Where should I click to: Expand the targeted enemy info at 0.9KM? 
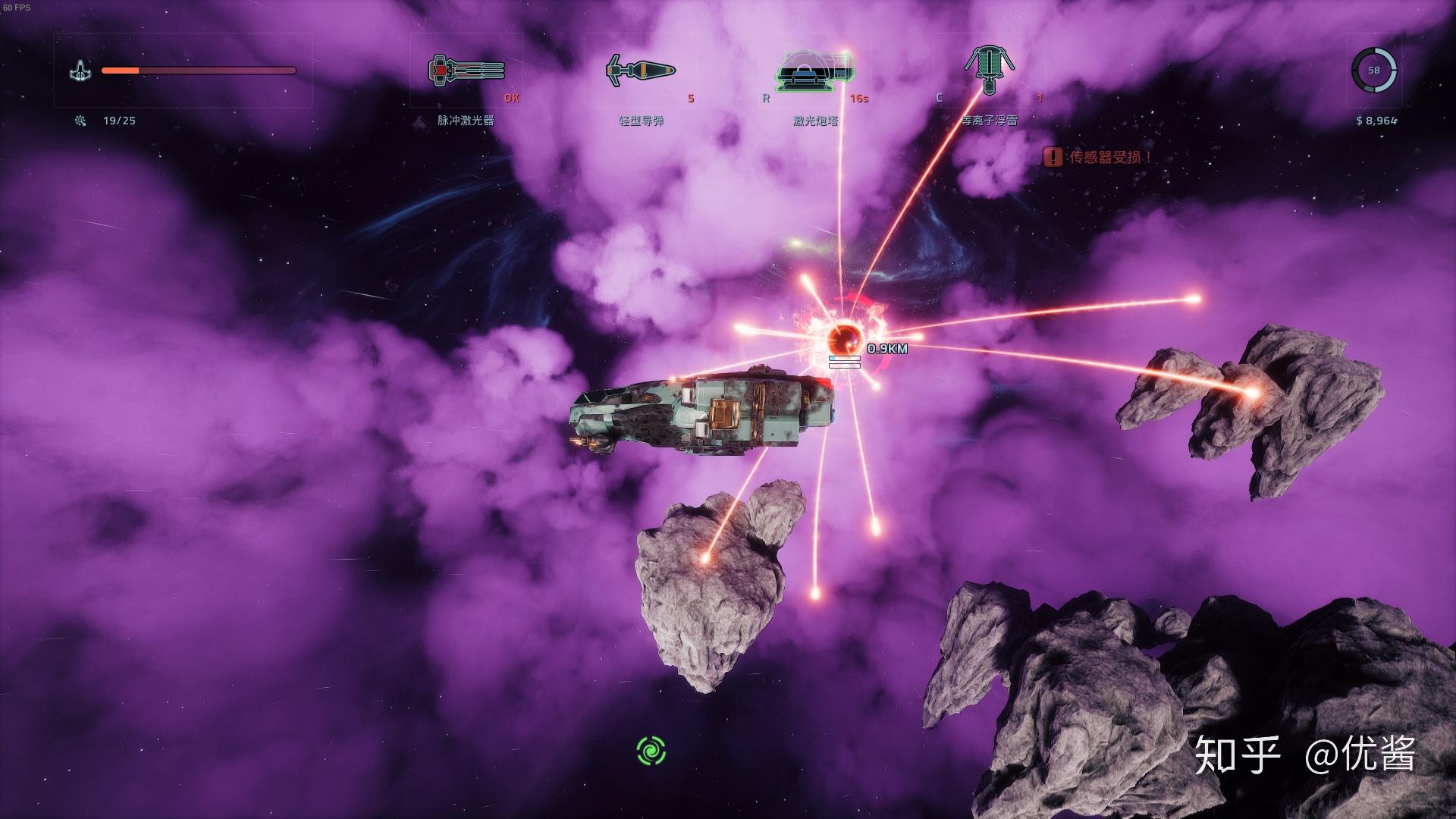888,350
